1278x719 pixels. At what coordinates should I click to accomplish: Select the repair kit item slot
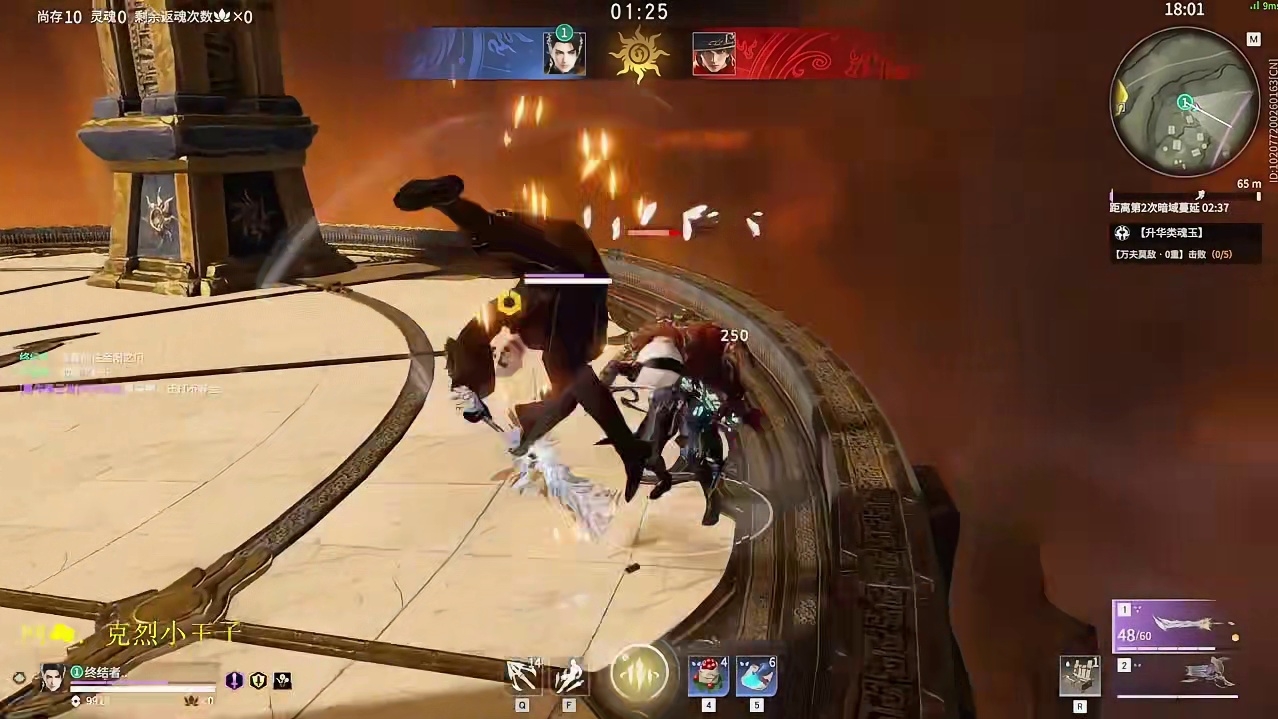[1080, 676]
